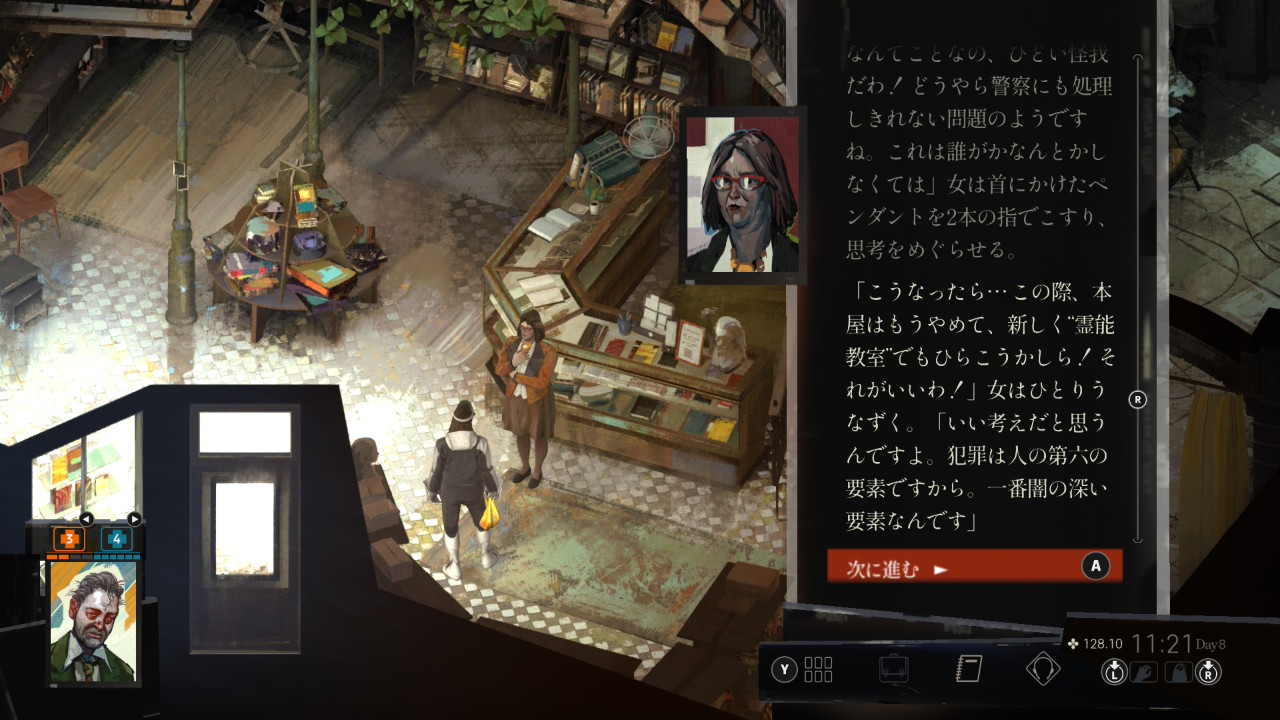Open the character sheet grid icon
This screenshot has height=720, width=1280.
[817, 669]
